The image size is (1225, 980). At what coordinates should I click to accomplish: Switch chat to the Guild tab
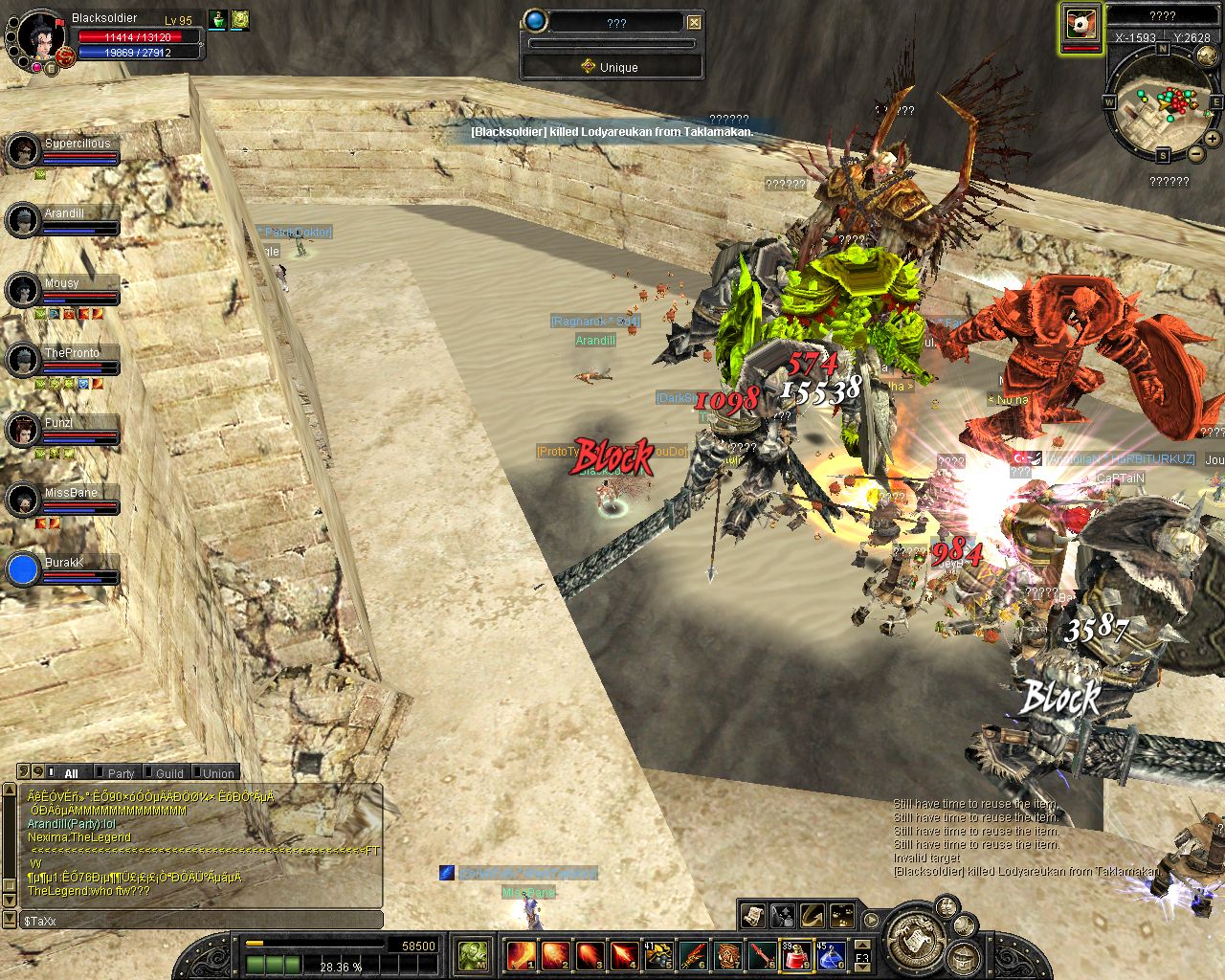168,773
